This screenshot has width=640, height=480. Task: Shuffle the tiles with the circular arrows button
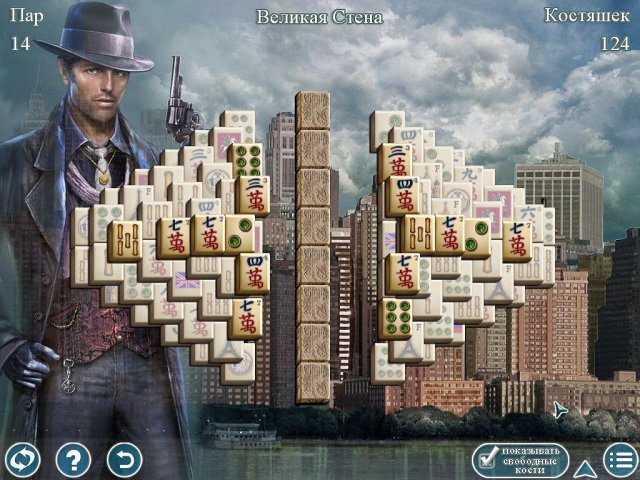click(22, 459)
